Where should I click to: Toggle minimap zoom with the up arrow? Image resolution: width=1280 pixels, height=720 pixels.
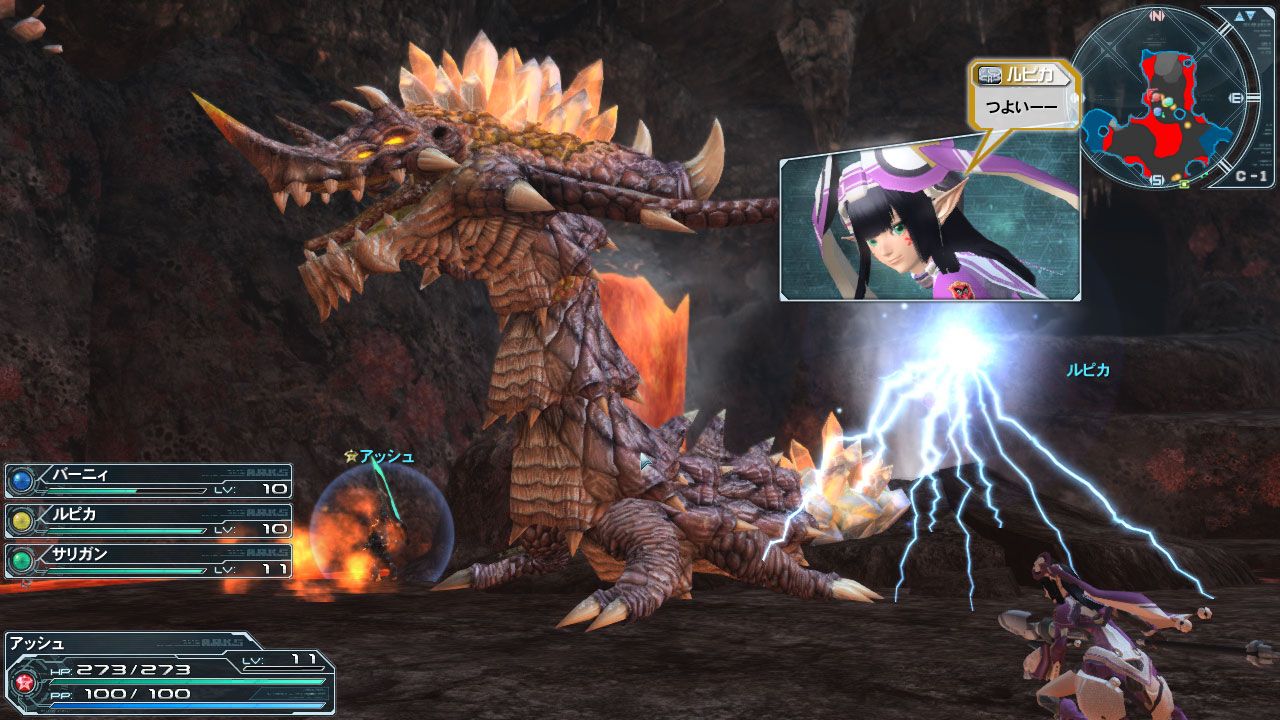pos(1238,14)
